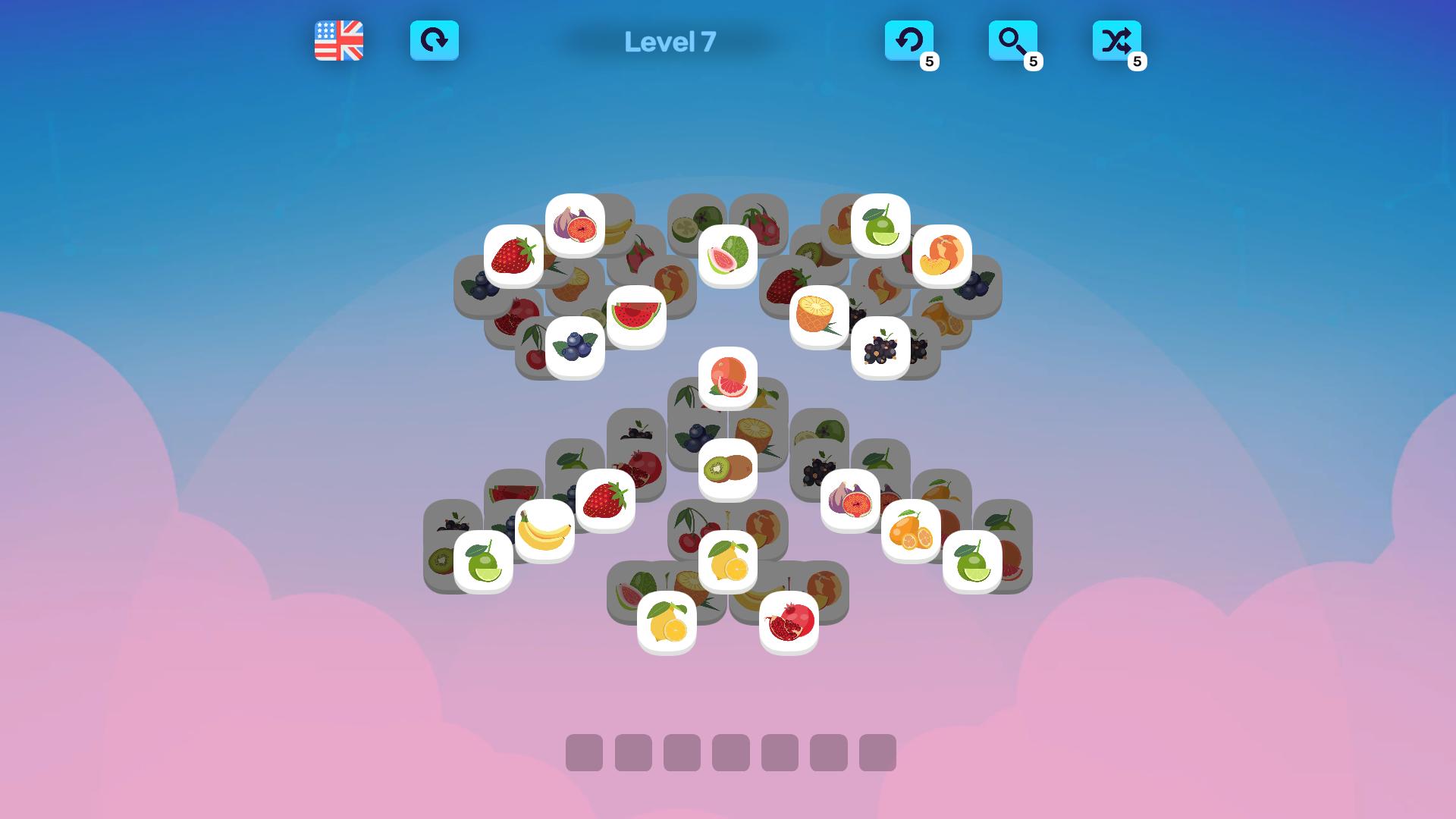1456x819 pixels.
Task: Click the first empty collection slot
Action: click(586, 753)
